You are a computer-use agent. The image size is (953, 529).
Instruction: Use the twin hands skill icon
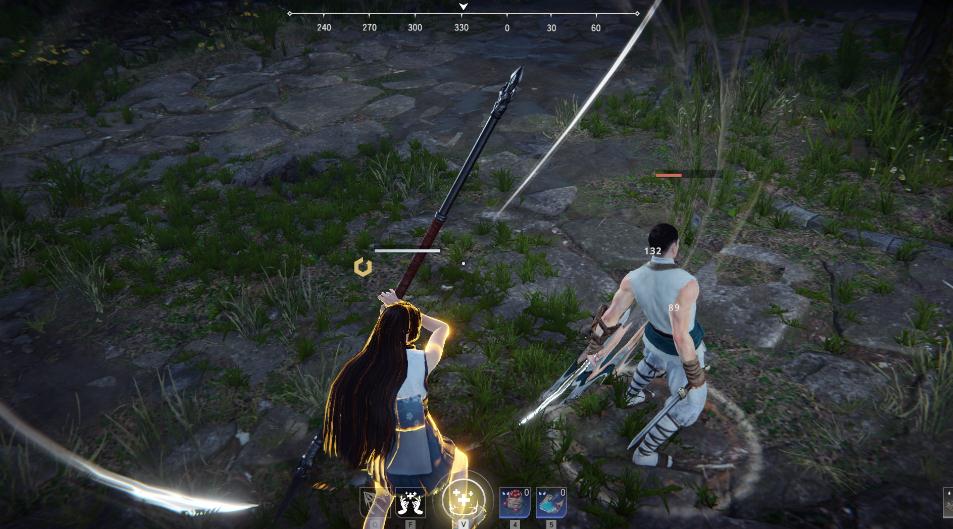409,502
